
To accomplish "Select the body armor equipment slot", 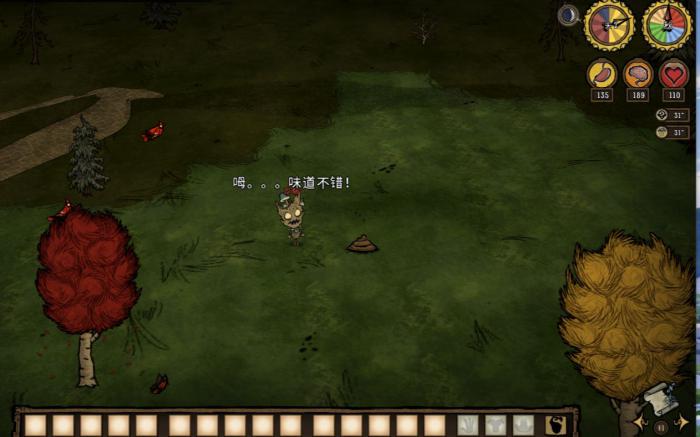I will pos(495,425).
